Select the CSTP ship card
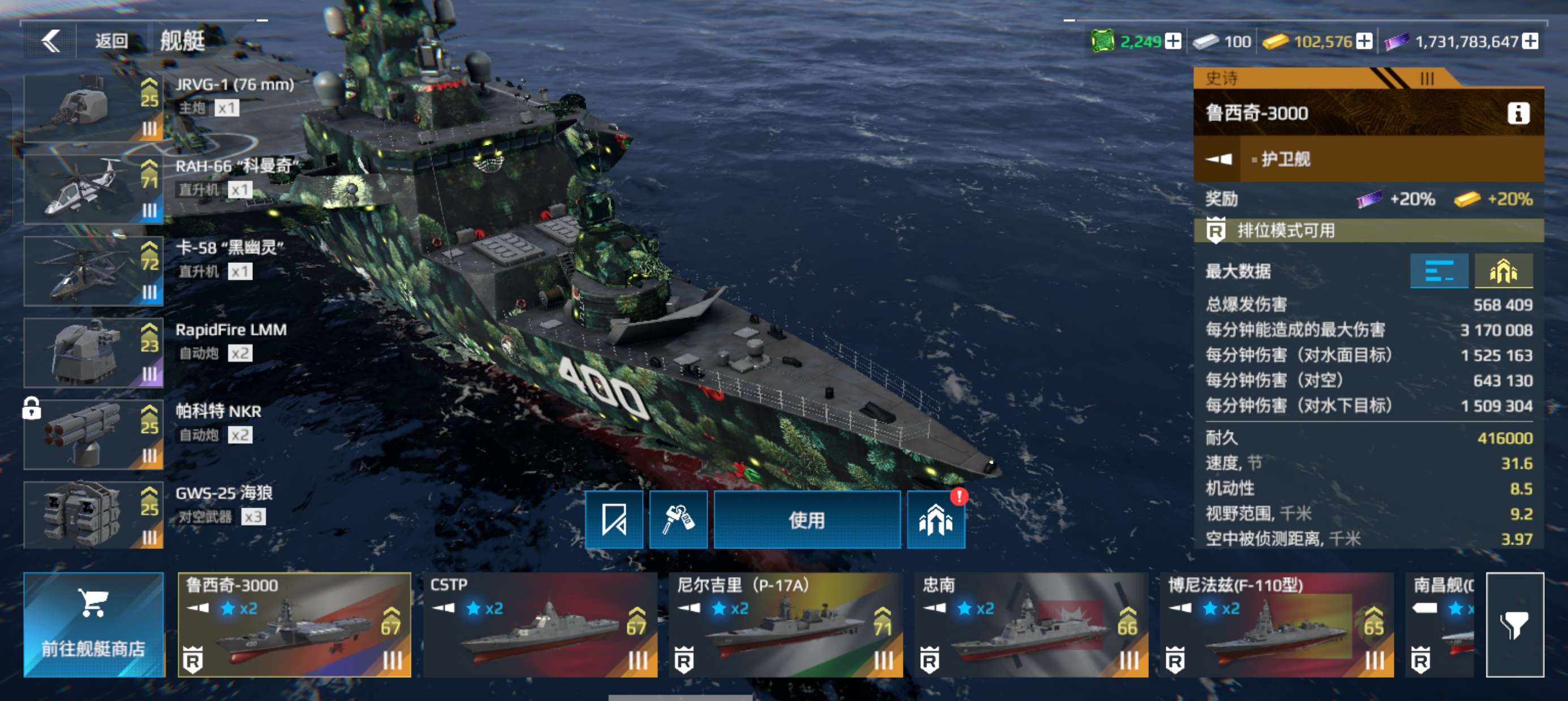 tap(540, 624)
